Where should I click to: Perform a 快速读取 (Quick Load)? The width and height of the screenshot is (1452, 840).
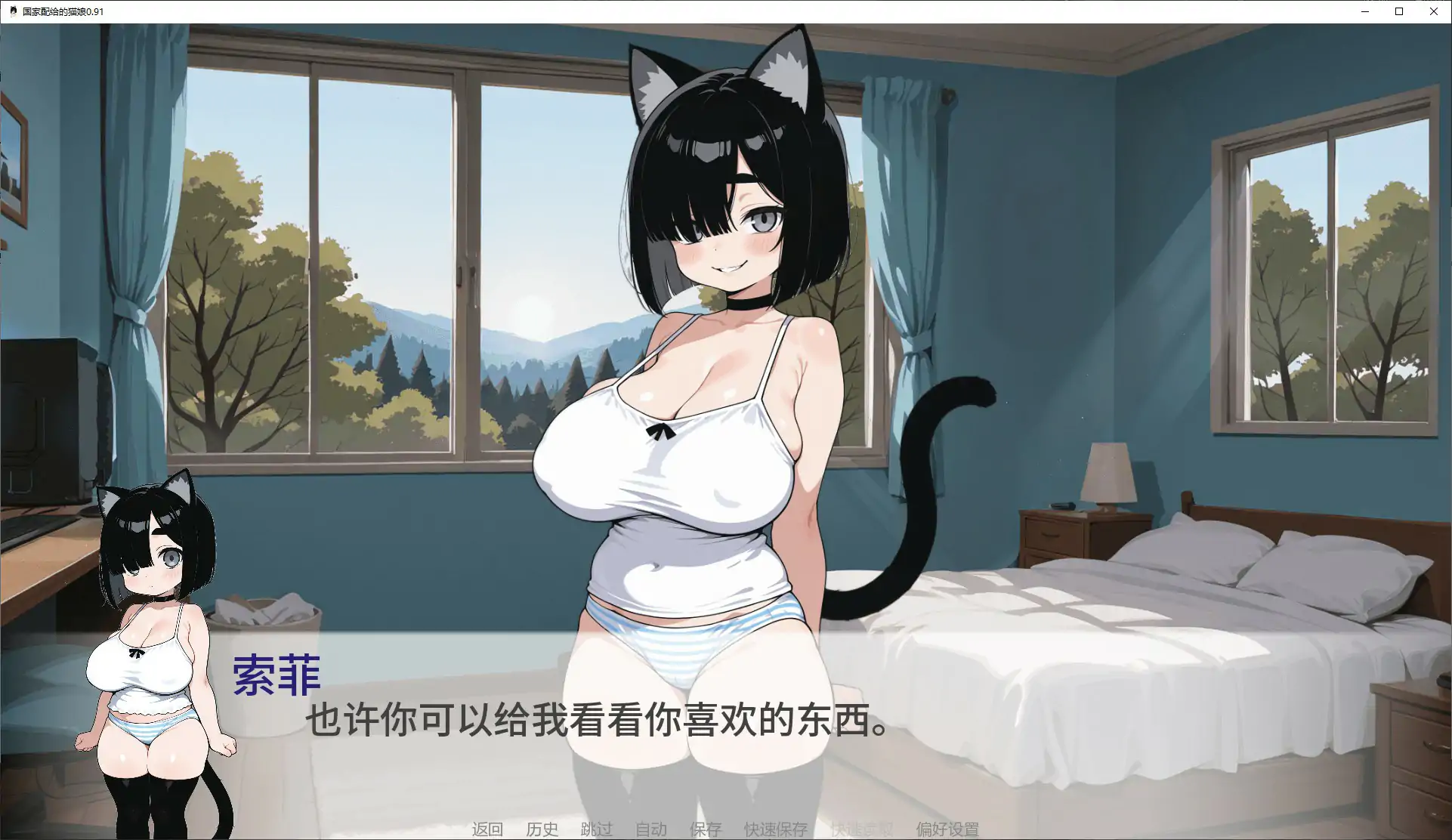tap(861, 829)
